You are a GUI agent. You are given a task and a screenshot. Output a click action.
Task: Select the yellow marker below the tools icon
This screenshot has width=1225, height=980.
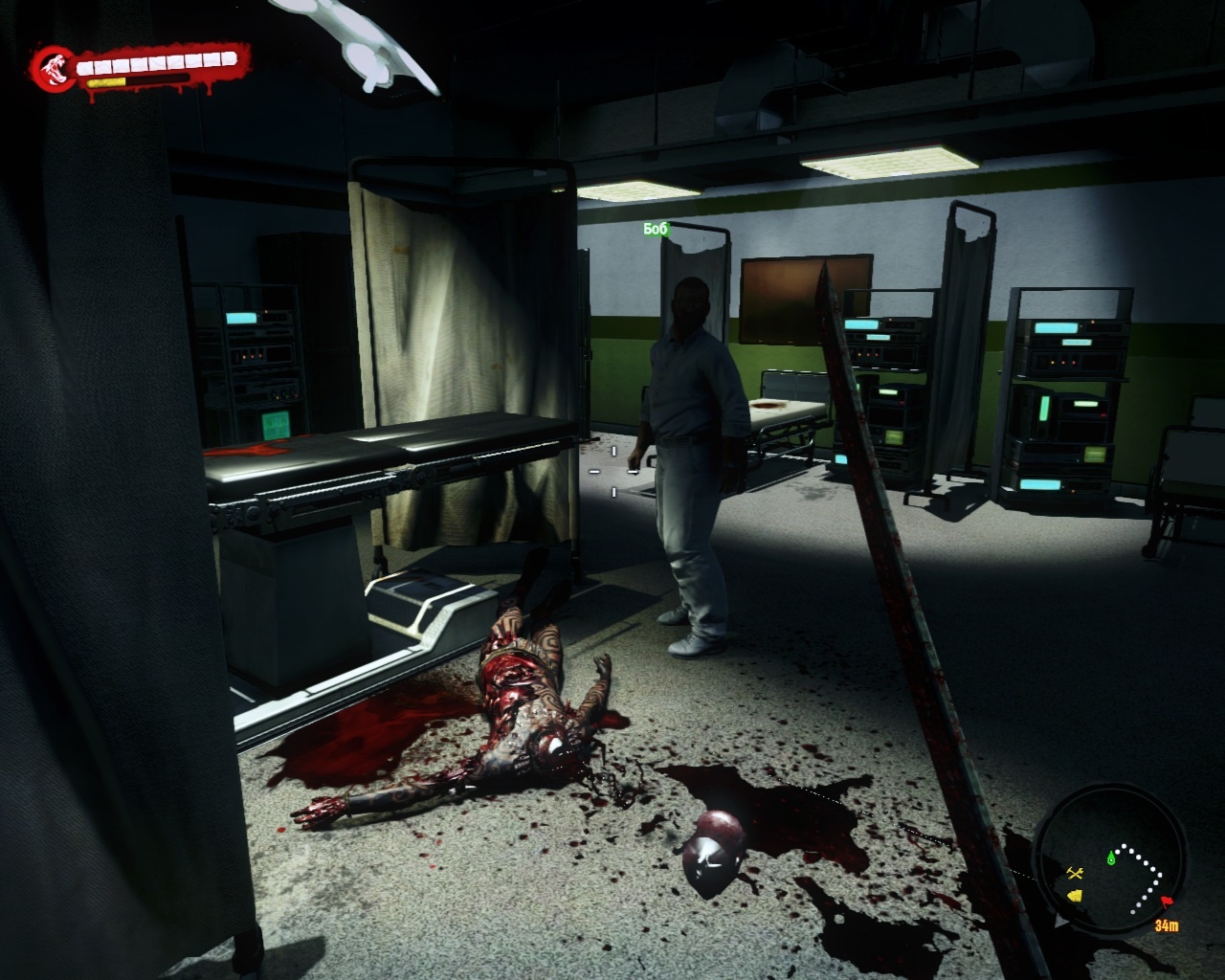pos(1074,895)
